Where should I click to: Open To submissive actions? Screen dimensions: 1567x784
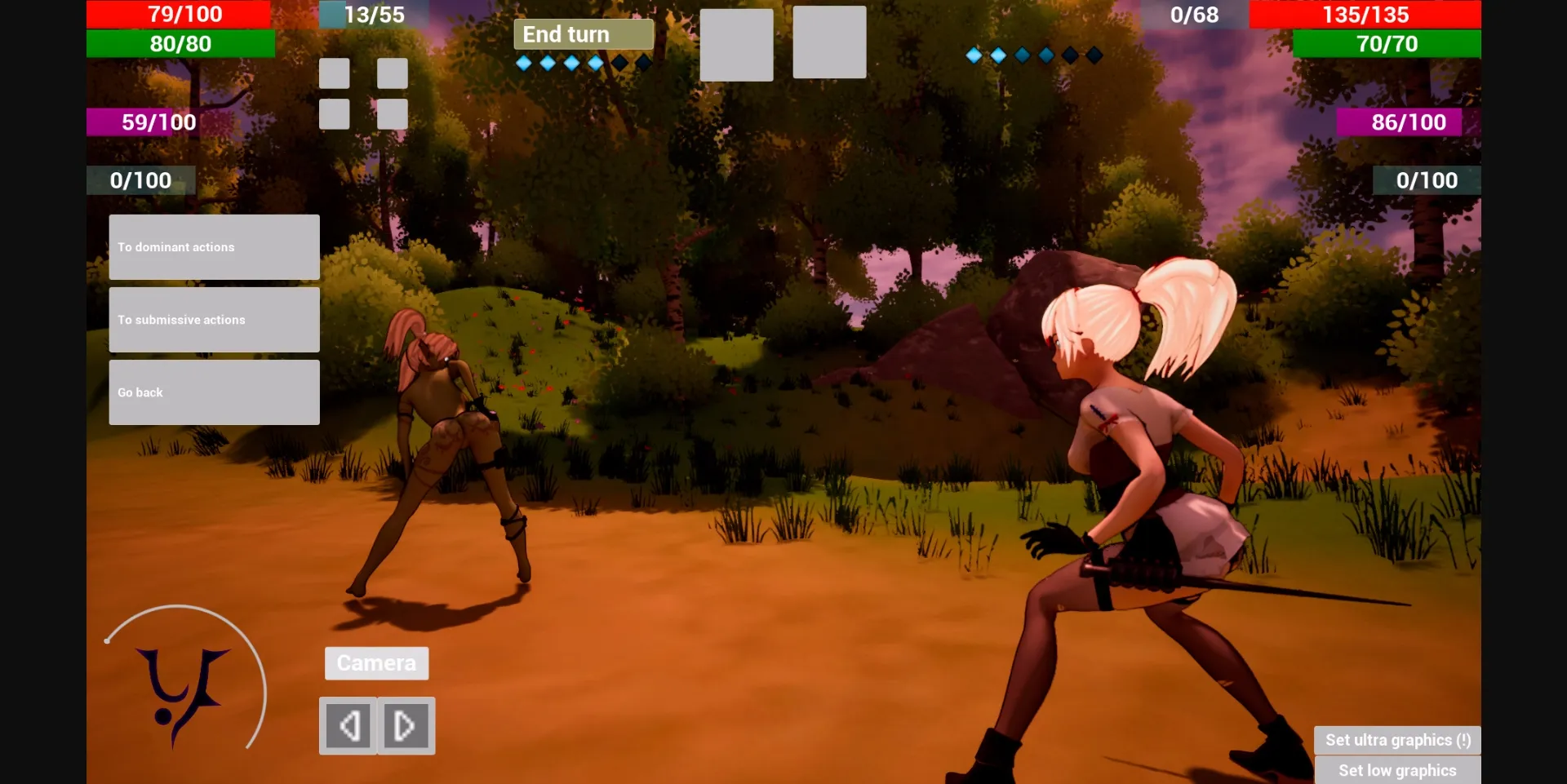[213, 319]
